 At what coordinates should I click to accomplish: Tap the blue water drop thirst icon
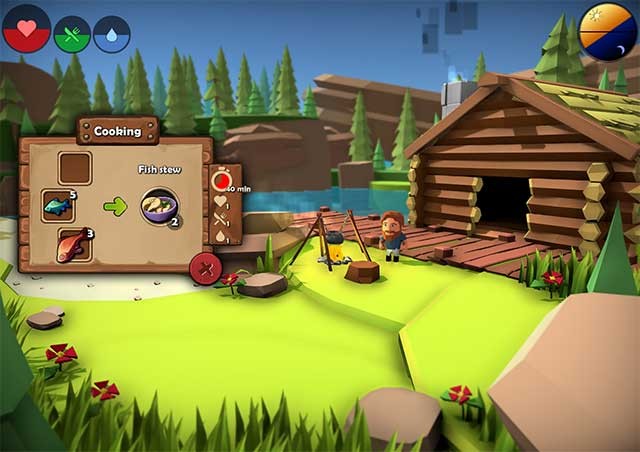112,34
